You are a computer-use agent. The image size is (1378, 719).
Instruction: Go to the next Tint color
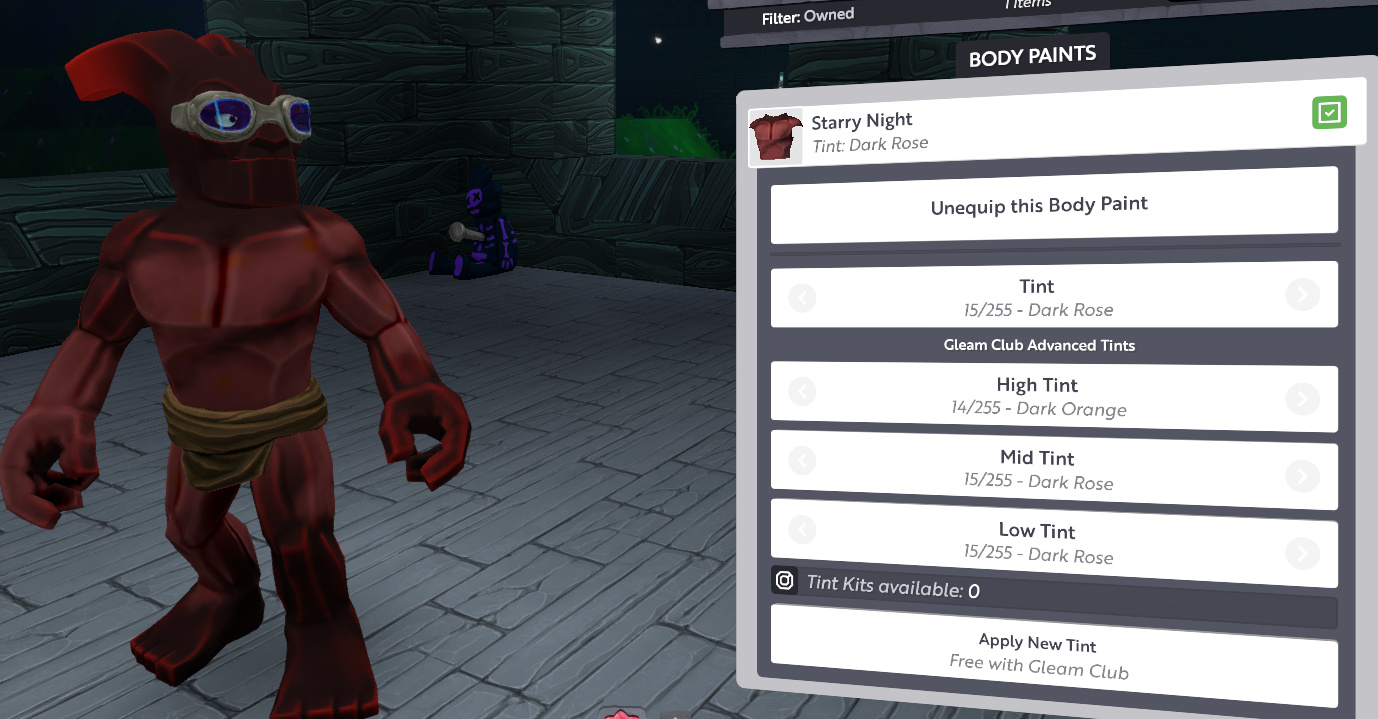(x=1301, y=295)
